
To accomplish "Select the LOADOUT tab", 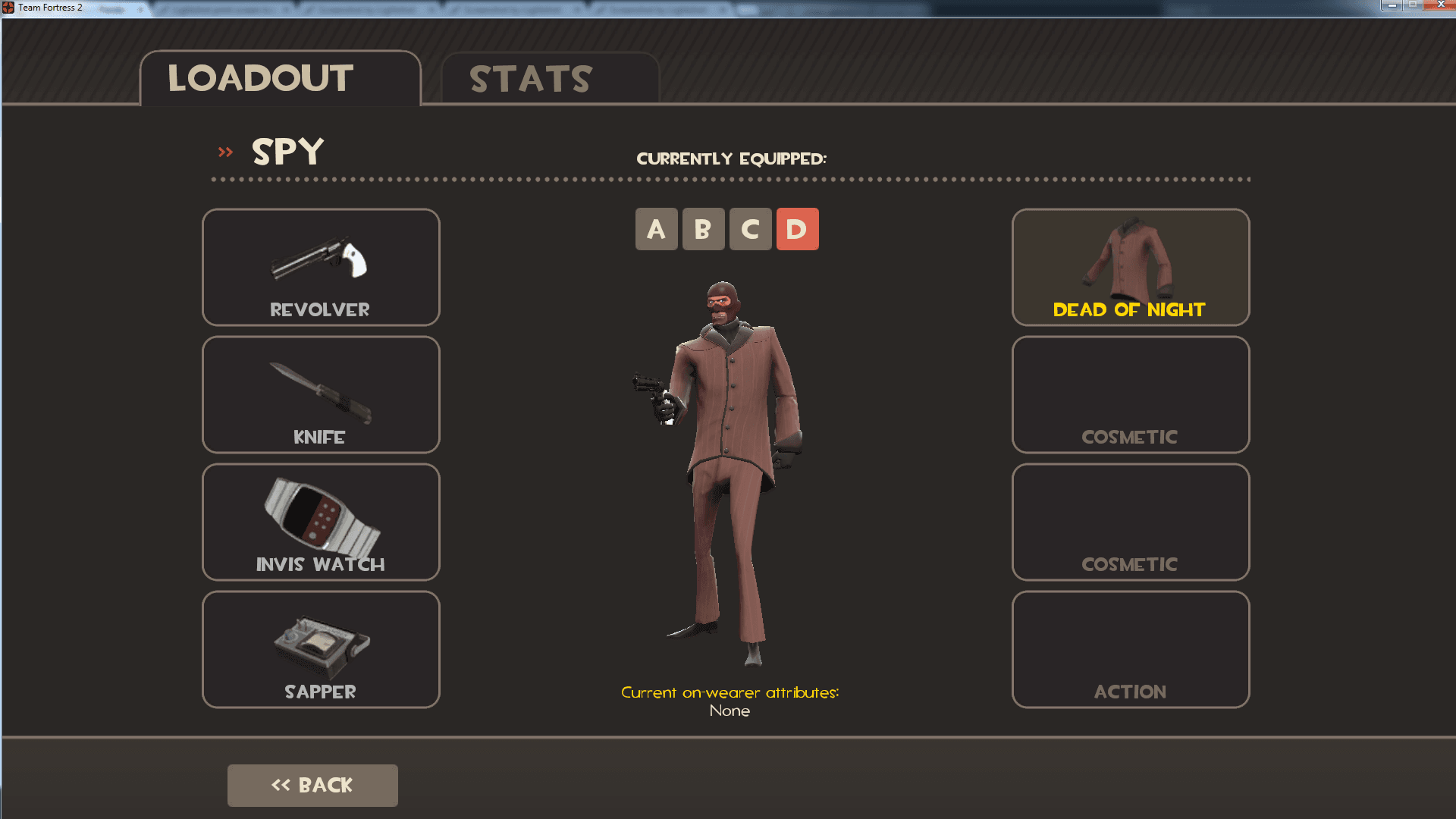I will [260, 78].
